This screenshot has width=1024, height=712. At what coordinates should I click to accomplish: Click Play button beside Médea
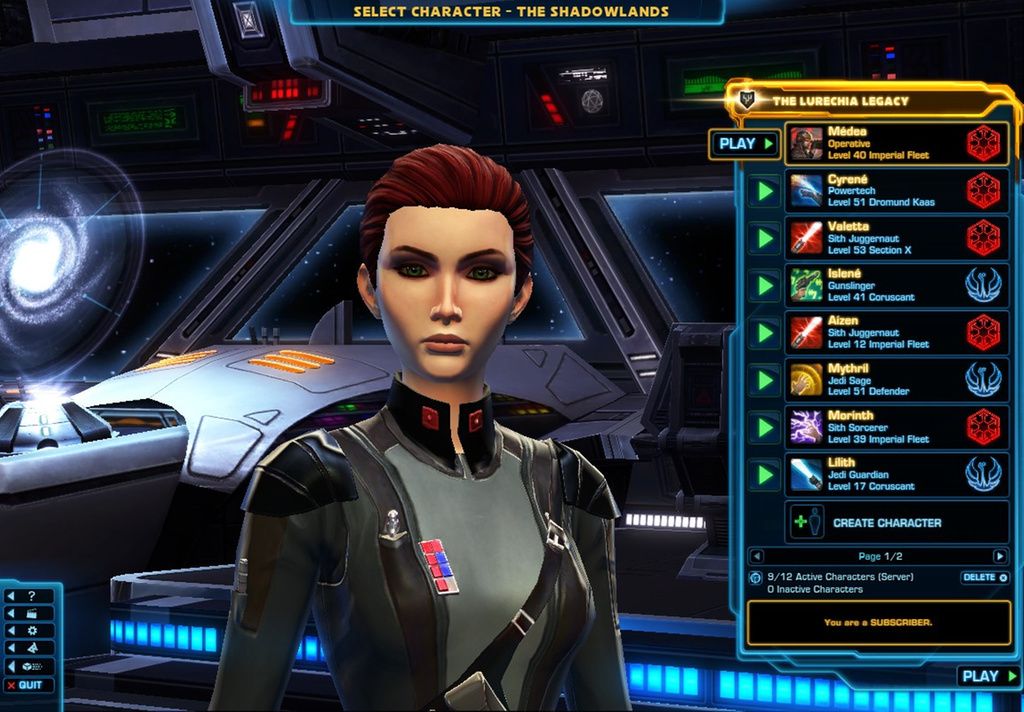pyautogui.click(x=744, y=144)
